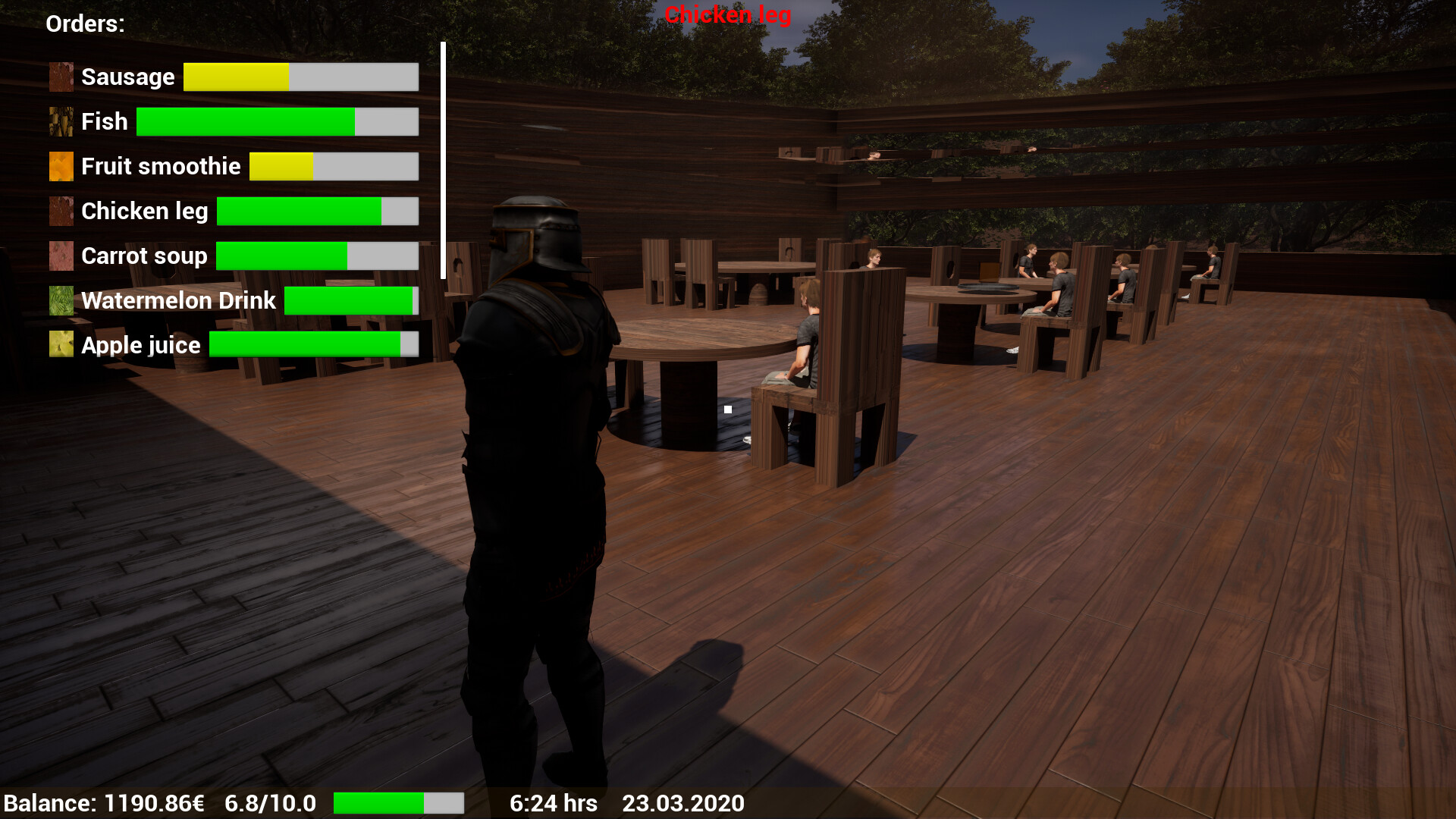Click the Apple juice progress bar

(313, 344)
